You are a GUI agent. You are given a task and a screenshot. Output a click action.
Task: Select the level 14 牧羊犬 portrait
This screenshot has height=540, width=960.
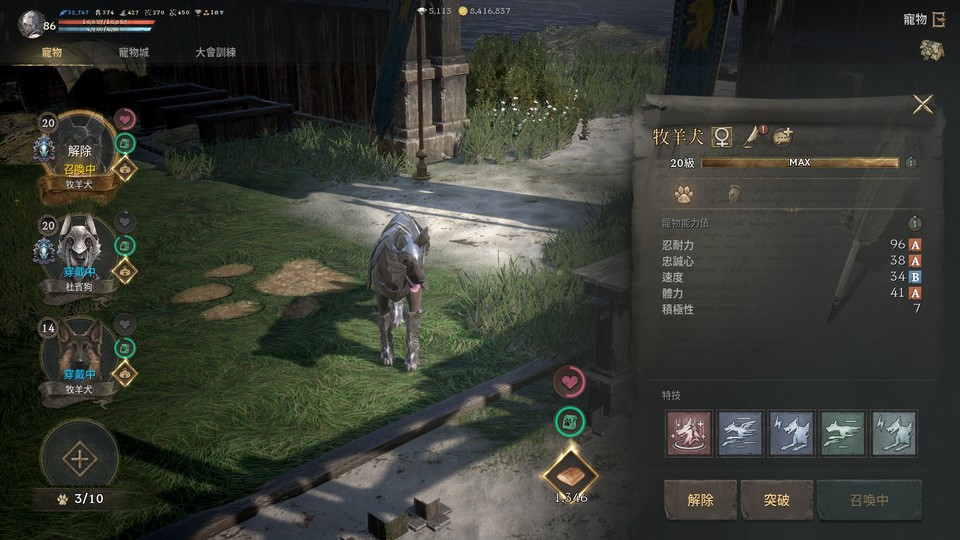point(79,350)
